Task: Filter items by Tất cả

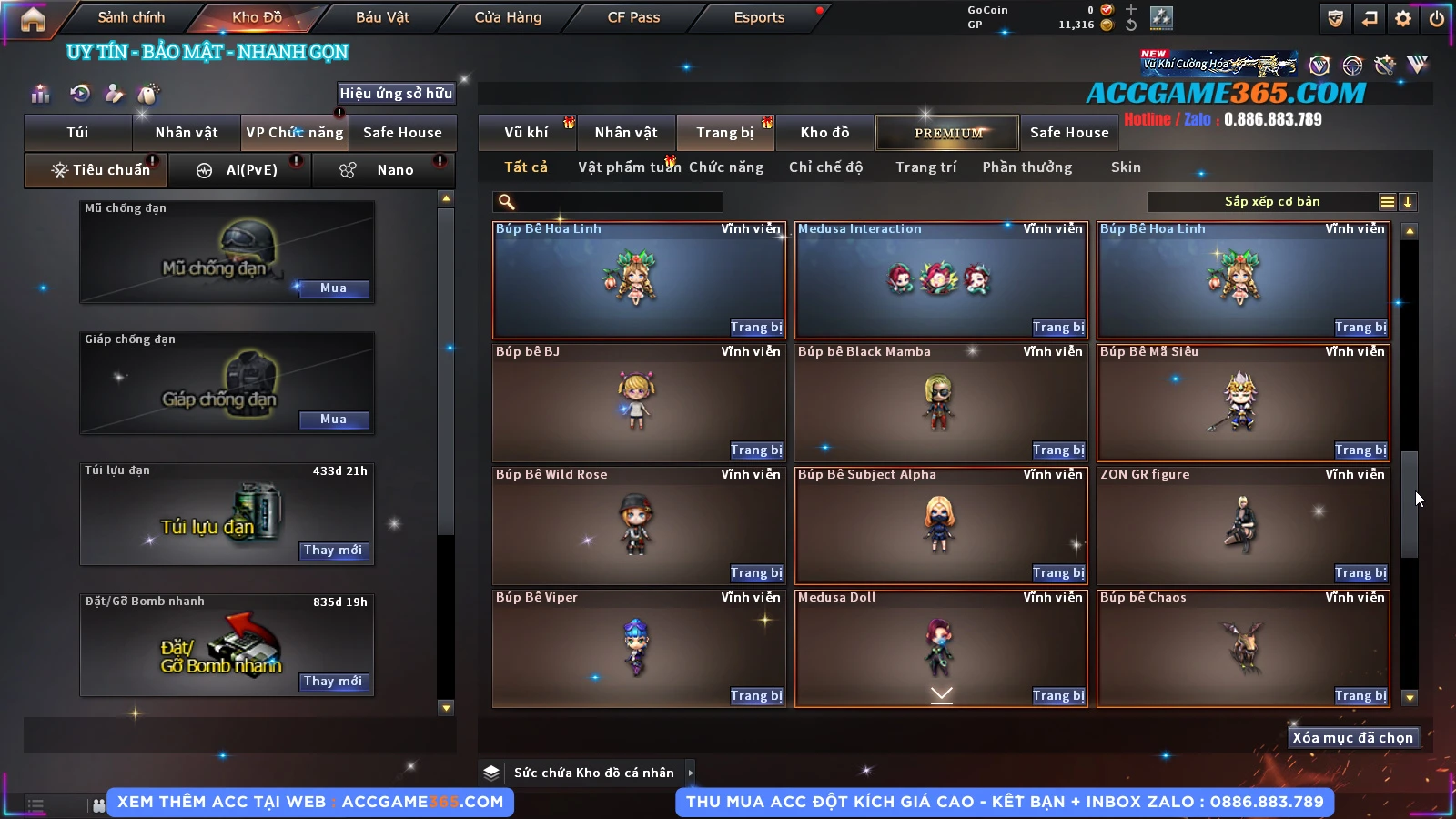Action: pyautogui.click(x=526, y=167)
